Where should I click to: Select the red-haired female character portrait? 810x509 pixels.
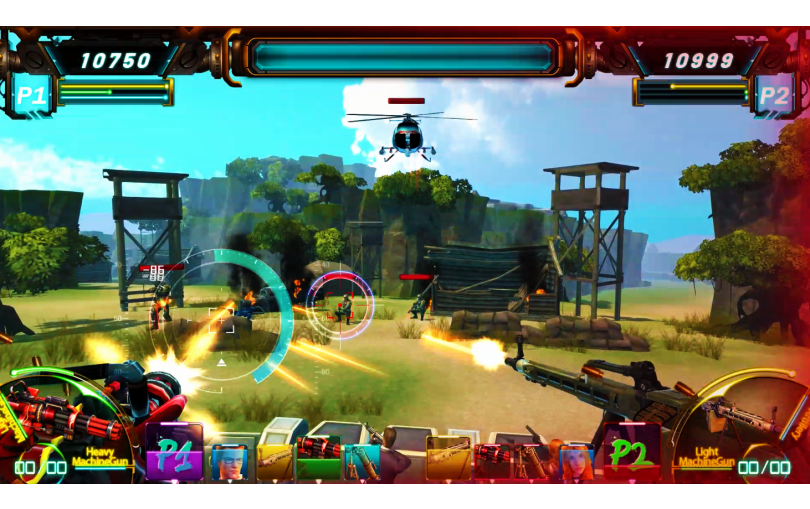pos(576,460)
